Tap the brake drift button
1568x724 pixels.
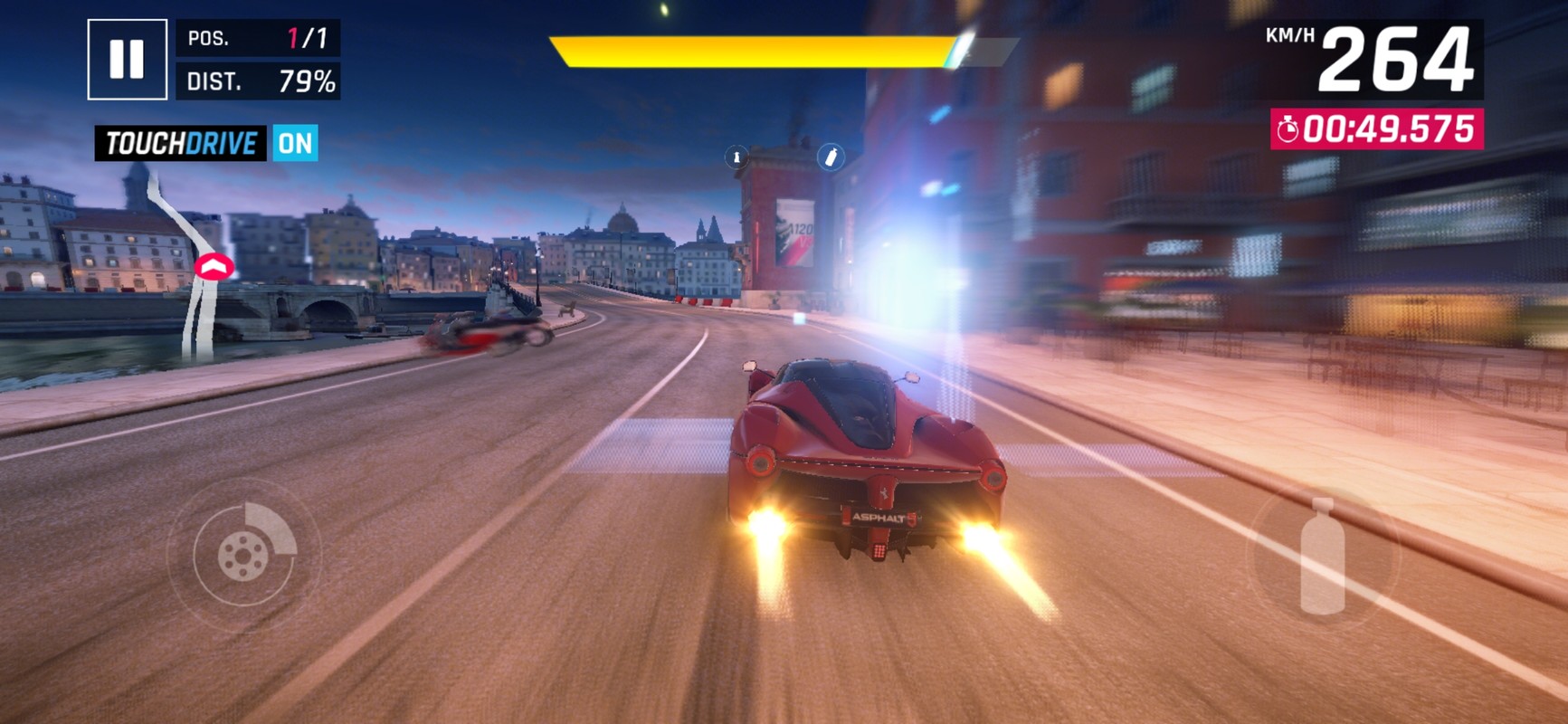coord(243,555)
